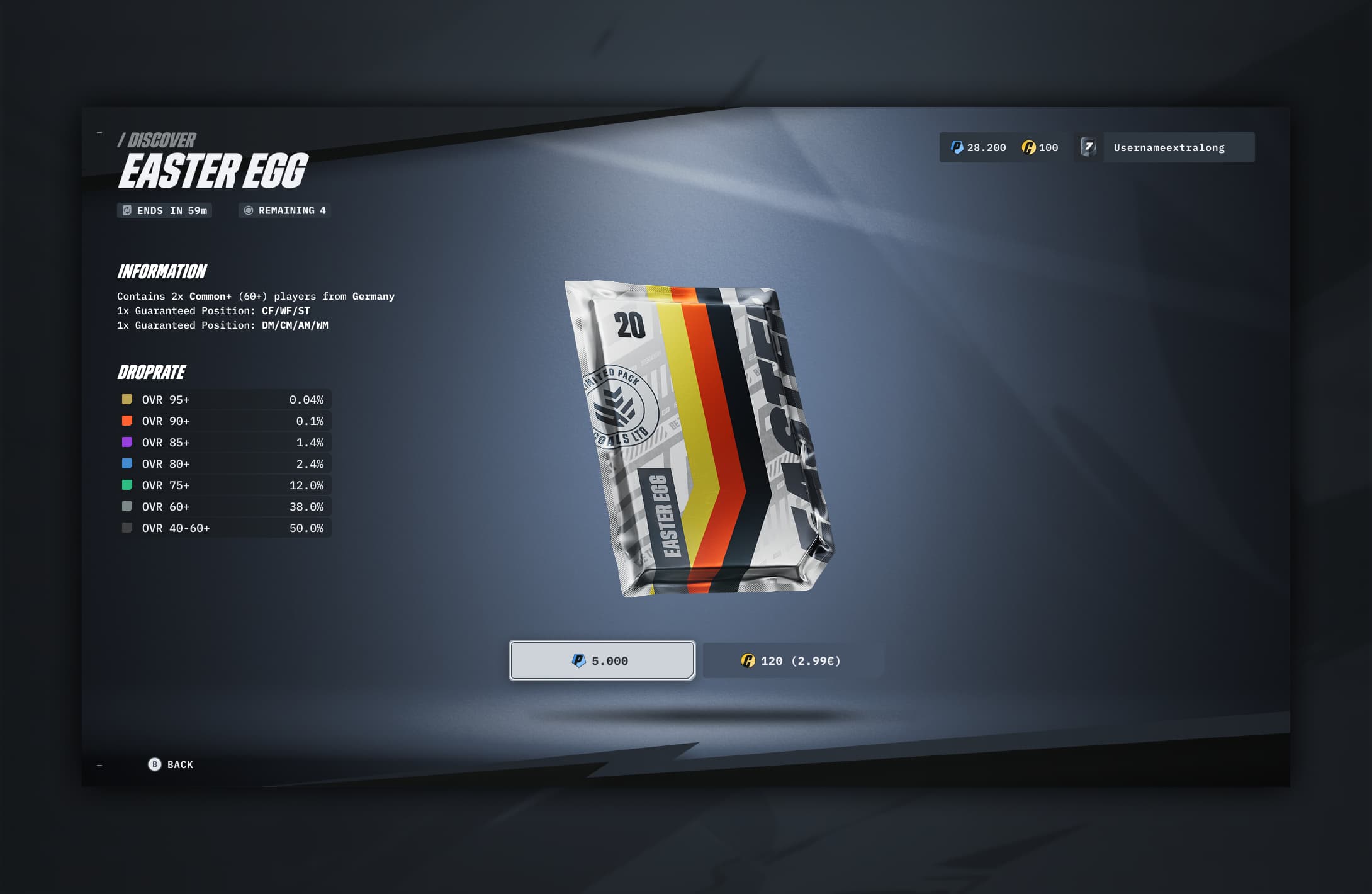The width and height of the screenshot is (1372, 894).
Task: Select the OVR 80+ droprate row
Action: click(223, 463)
